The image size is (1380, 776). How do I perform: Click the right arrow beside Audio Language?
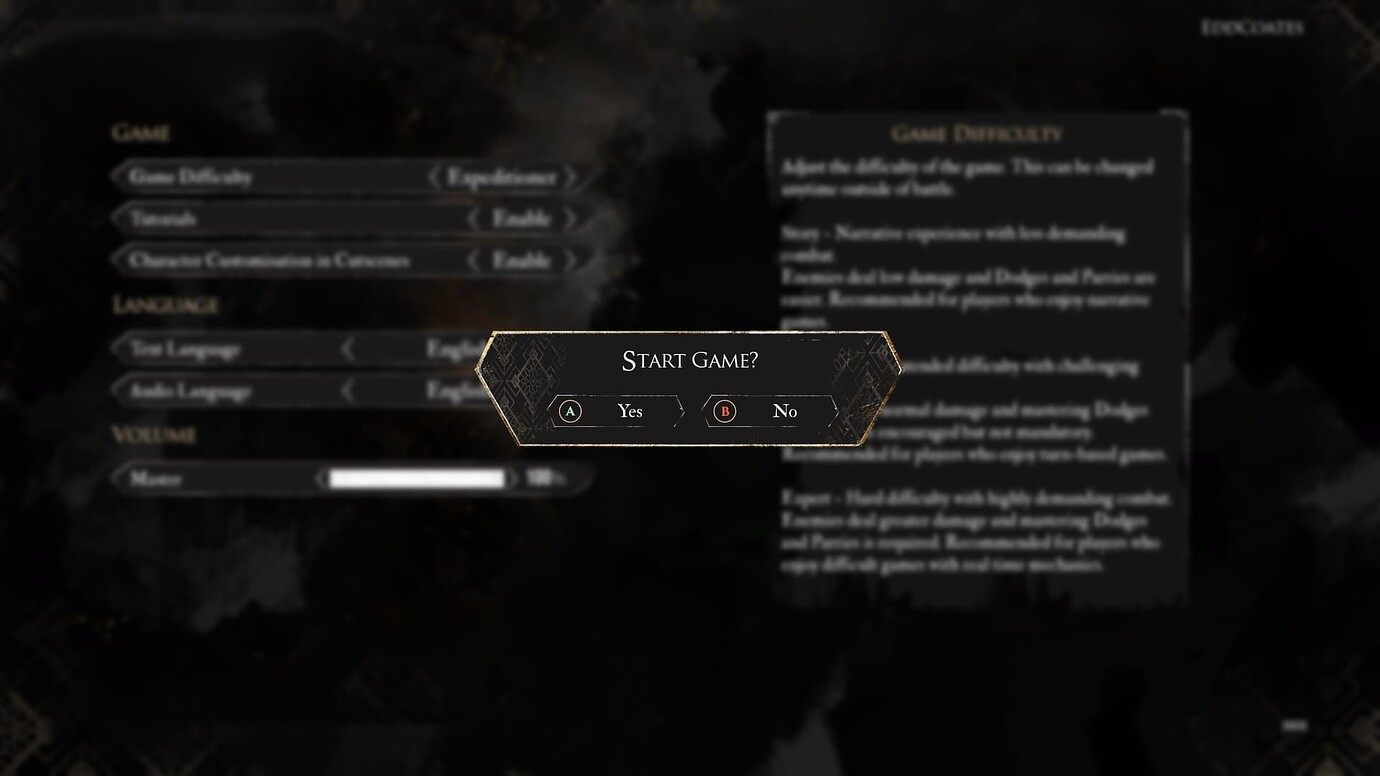tap(572, 390)
